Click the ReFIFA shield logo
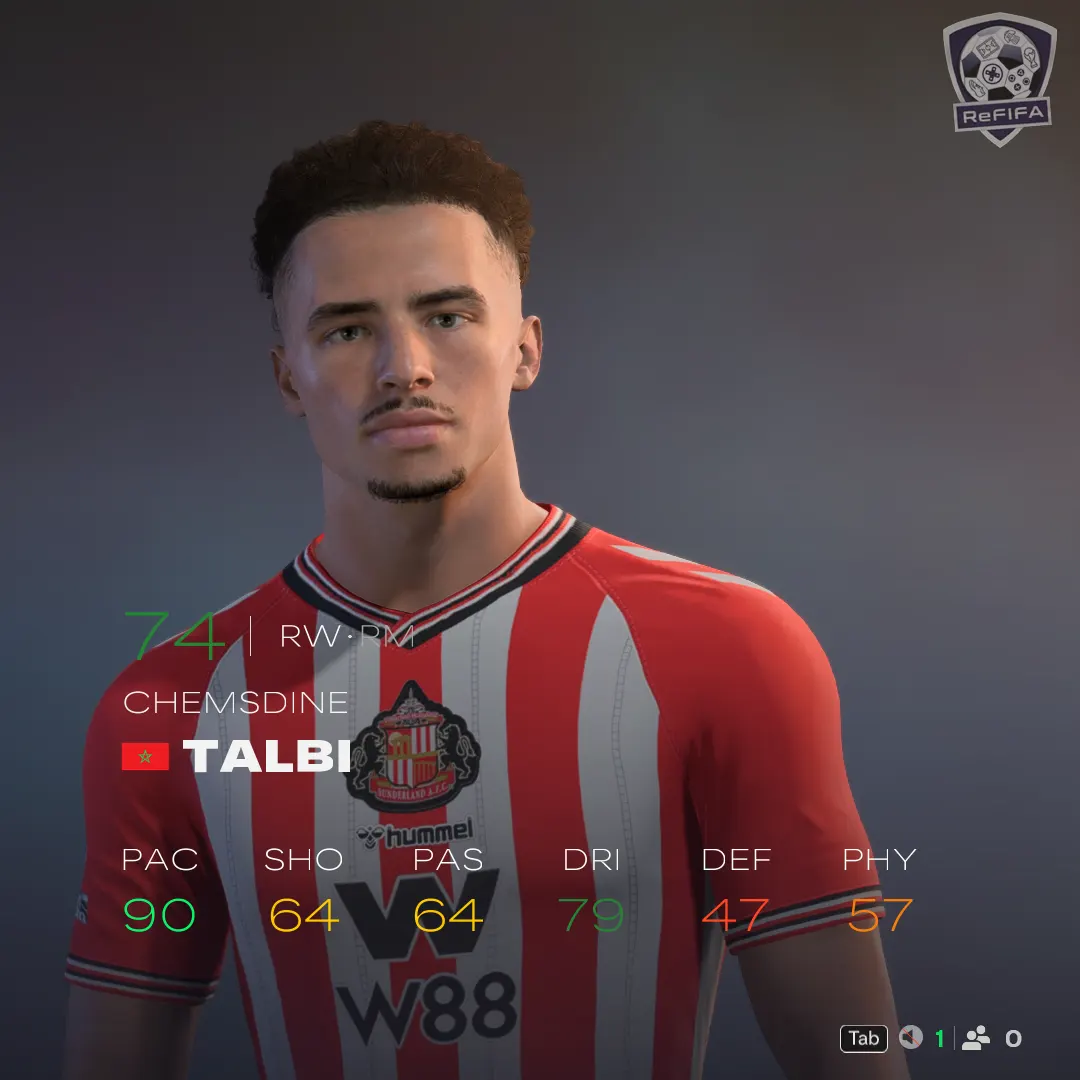This screenshot has width=1080, height=1080. point(999,78)
